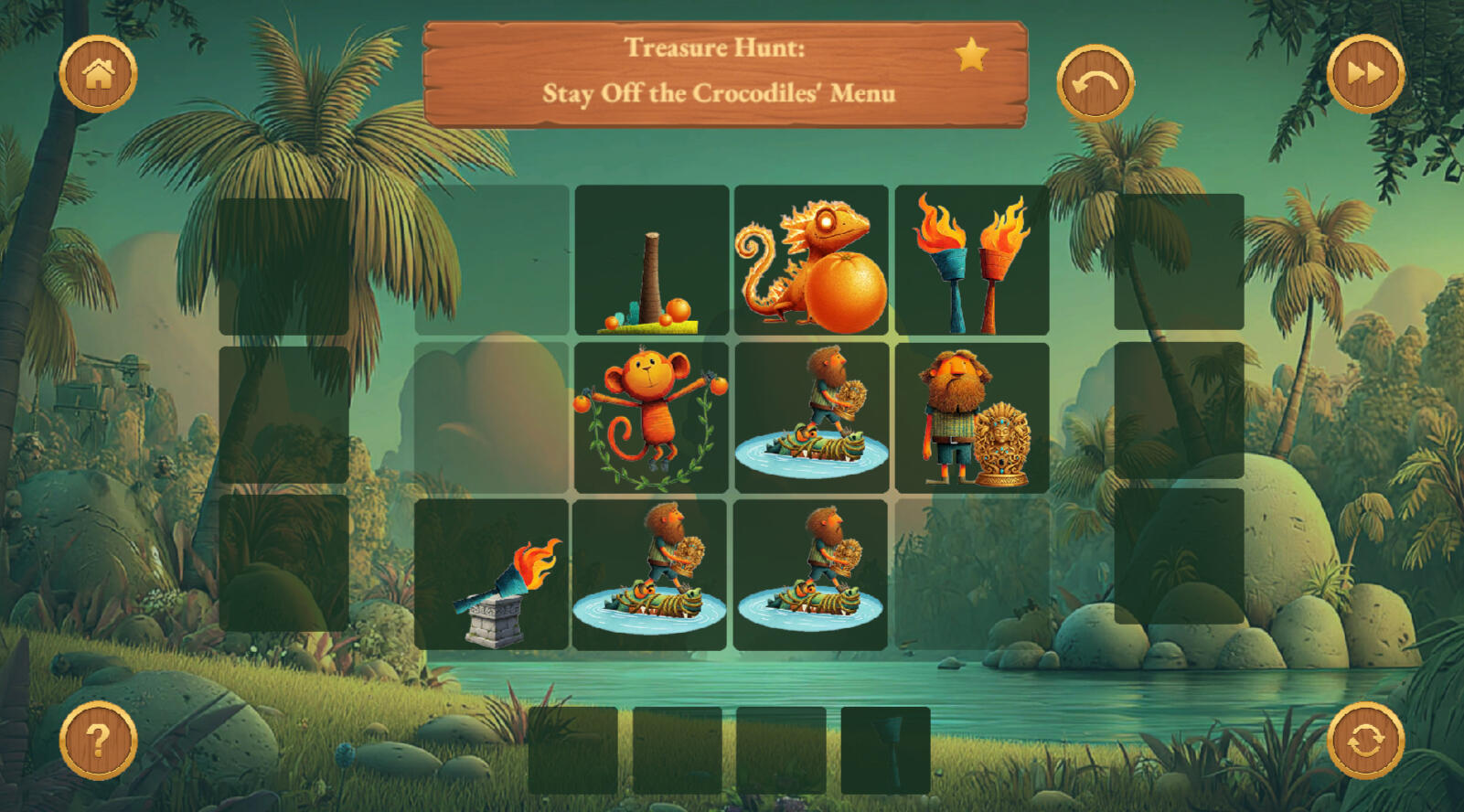
Task: Select the torch on stone pedestal tile
Action: click(492, 575)
